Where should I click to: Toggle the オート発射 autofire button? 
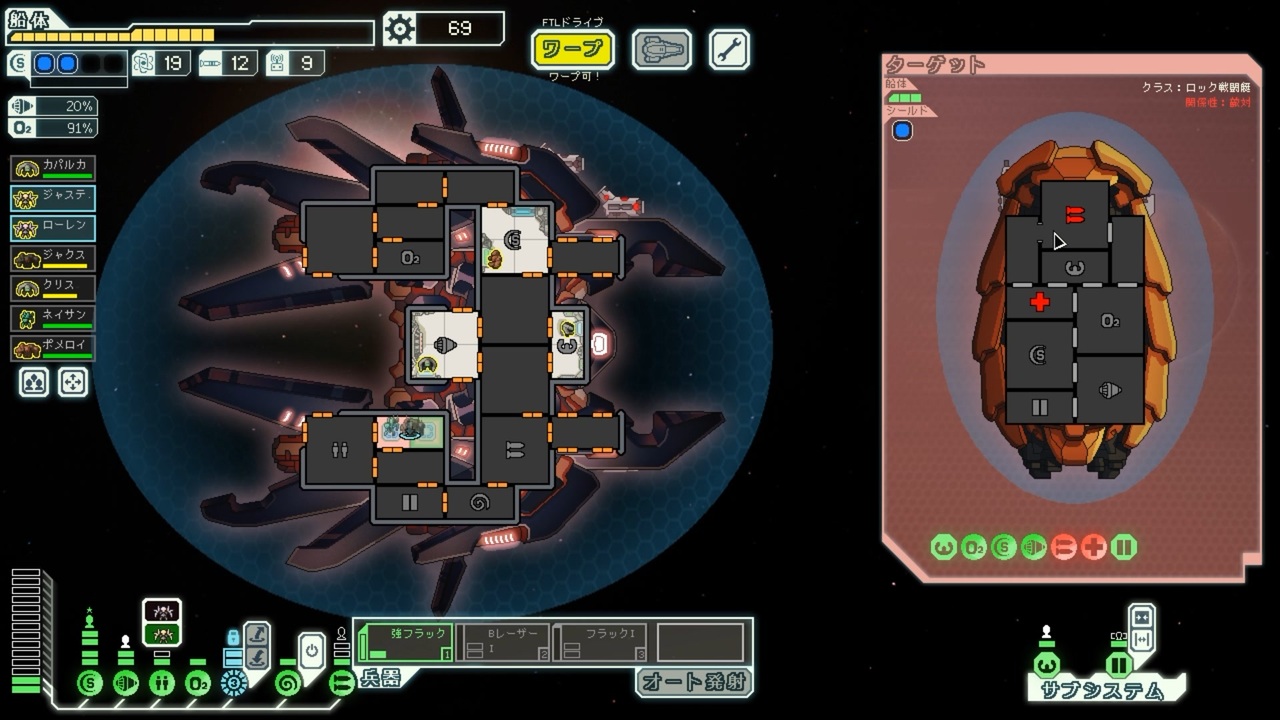tap(694, 682)
